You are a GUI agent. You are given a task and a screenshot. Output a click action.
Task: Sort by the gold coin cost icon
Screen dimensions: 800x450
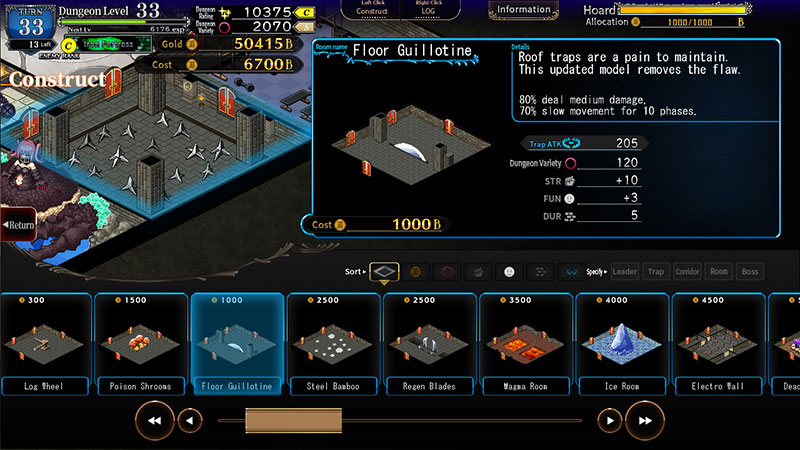416,271
